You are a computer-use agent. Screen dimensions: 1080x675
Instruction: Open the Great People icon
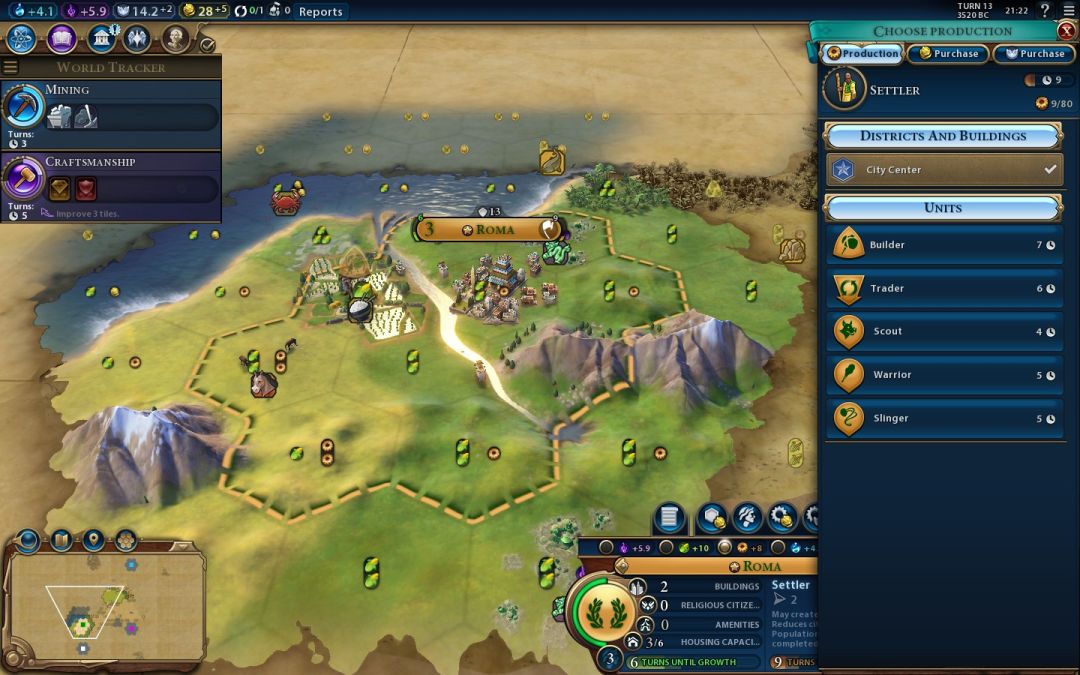coord(176,39)
